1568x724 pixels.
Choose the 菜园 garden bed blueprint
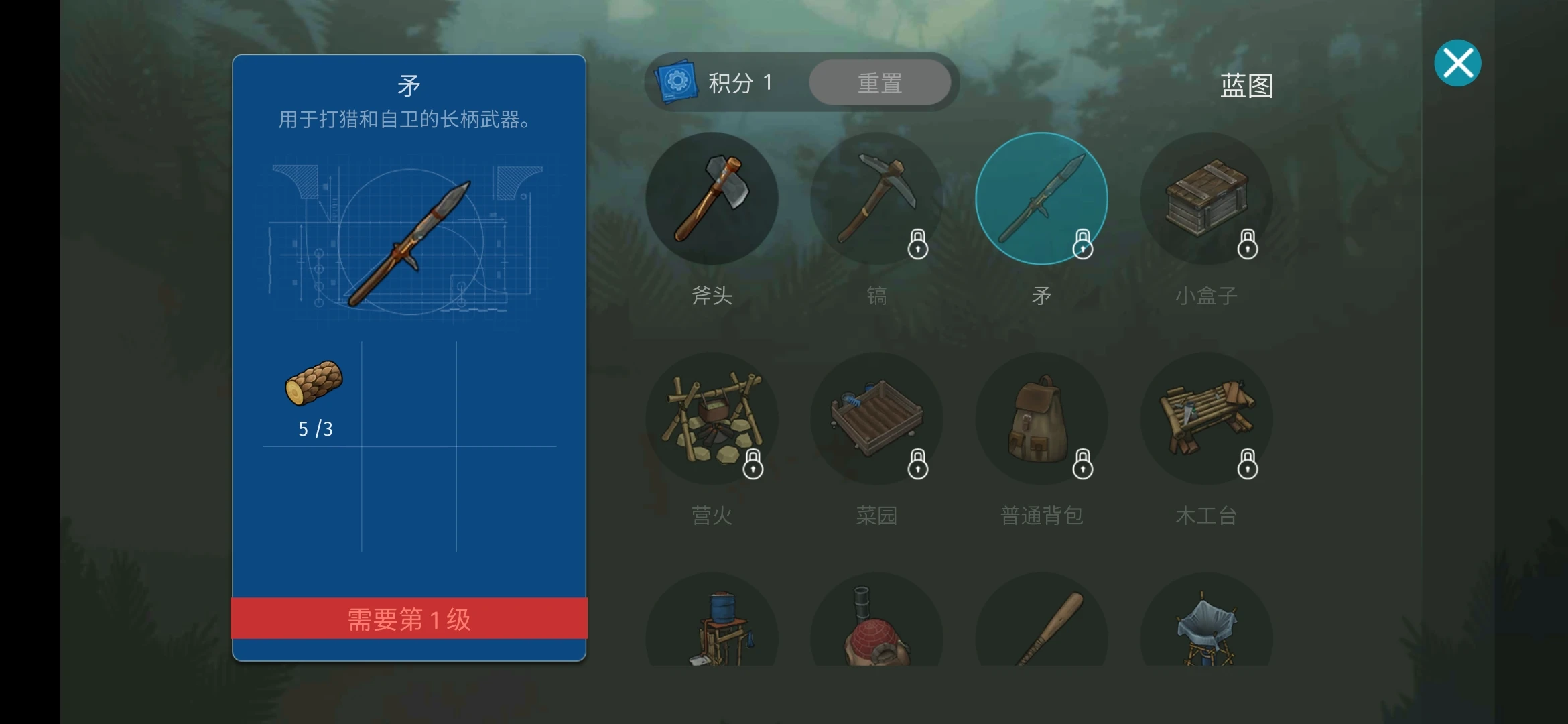point(876,418)
